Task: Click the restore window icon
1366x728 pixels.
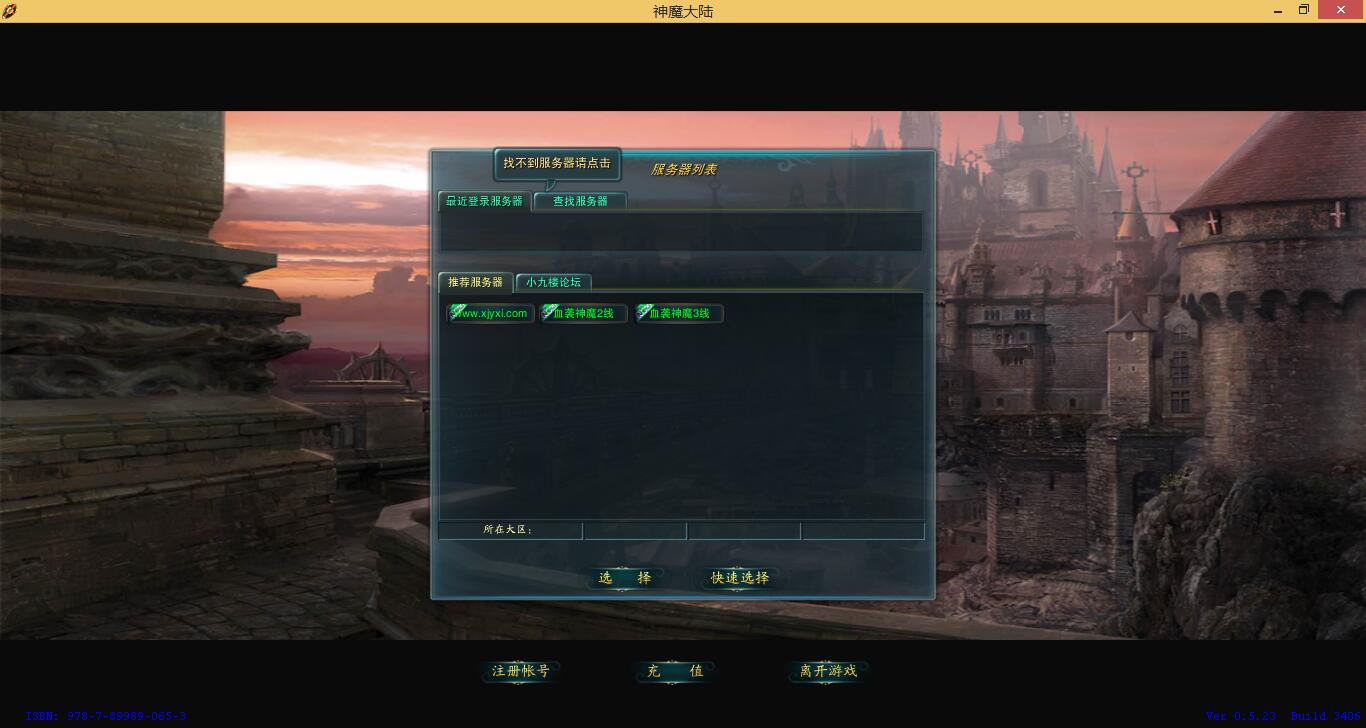Action: 1304,10
